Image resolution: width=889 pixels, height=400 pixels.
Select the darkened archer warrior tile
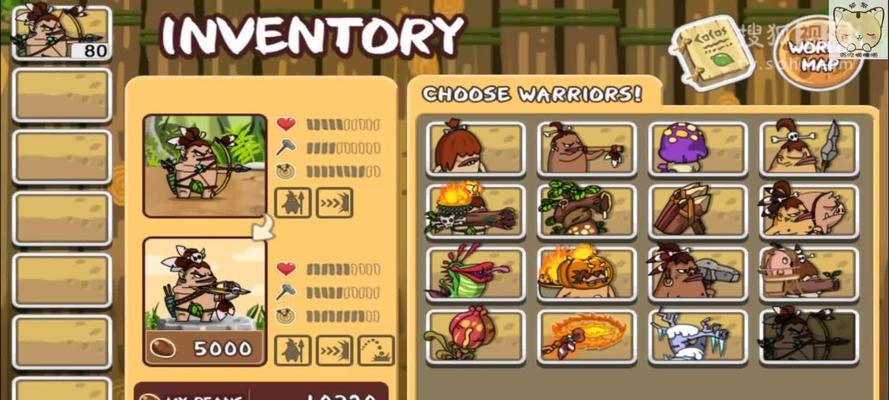[808, 336]
